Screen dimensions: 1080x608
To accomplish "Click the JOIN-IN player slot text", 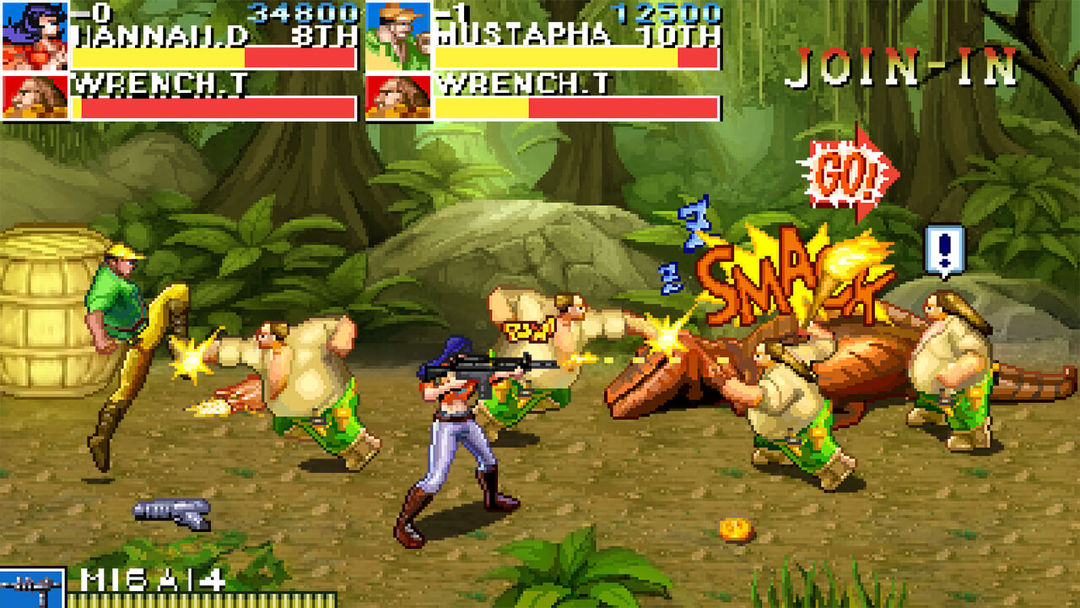I will click(x=900, y=68).
